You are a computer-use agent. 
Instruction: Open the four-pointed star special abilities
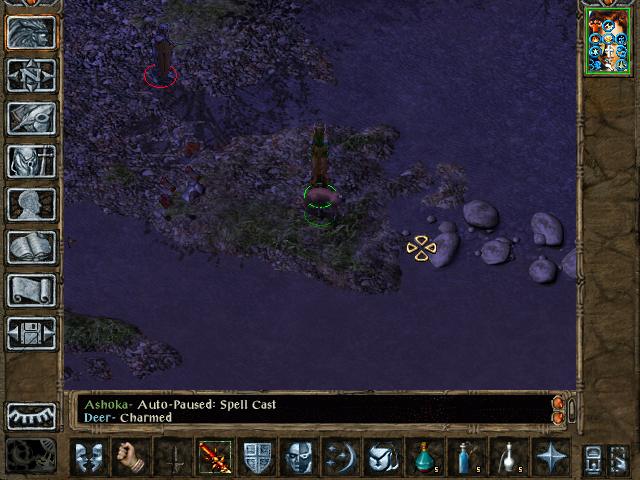pyautogui.click(x=550, y=457)
